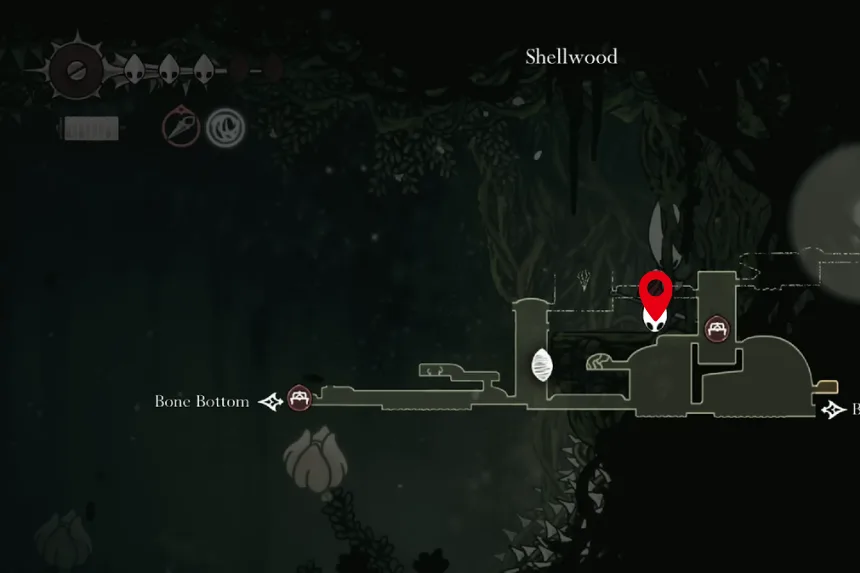Click the Bone Bottom exit label

(x=202, y=401)
